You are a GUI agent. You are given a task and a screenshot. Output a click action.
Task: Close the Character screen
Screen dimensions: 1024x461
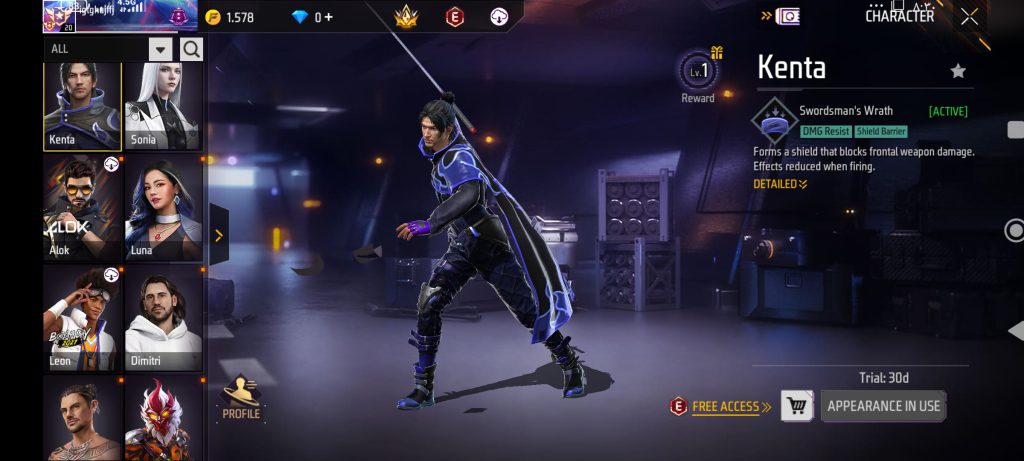pos(969,16)
